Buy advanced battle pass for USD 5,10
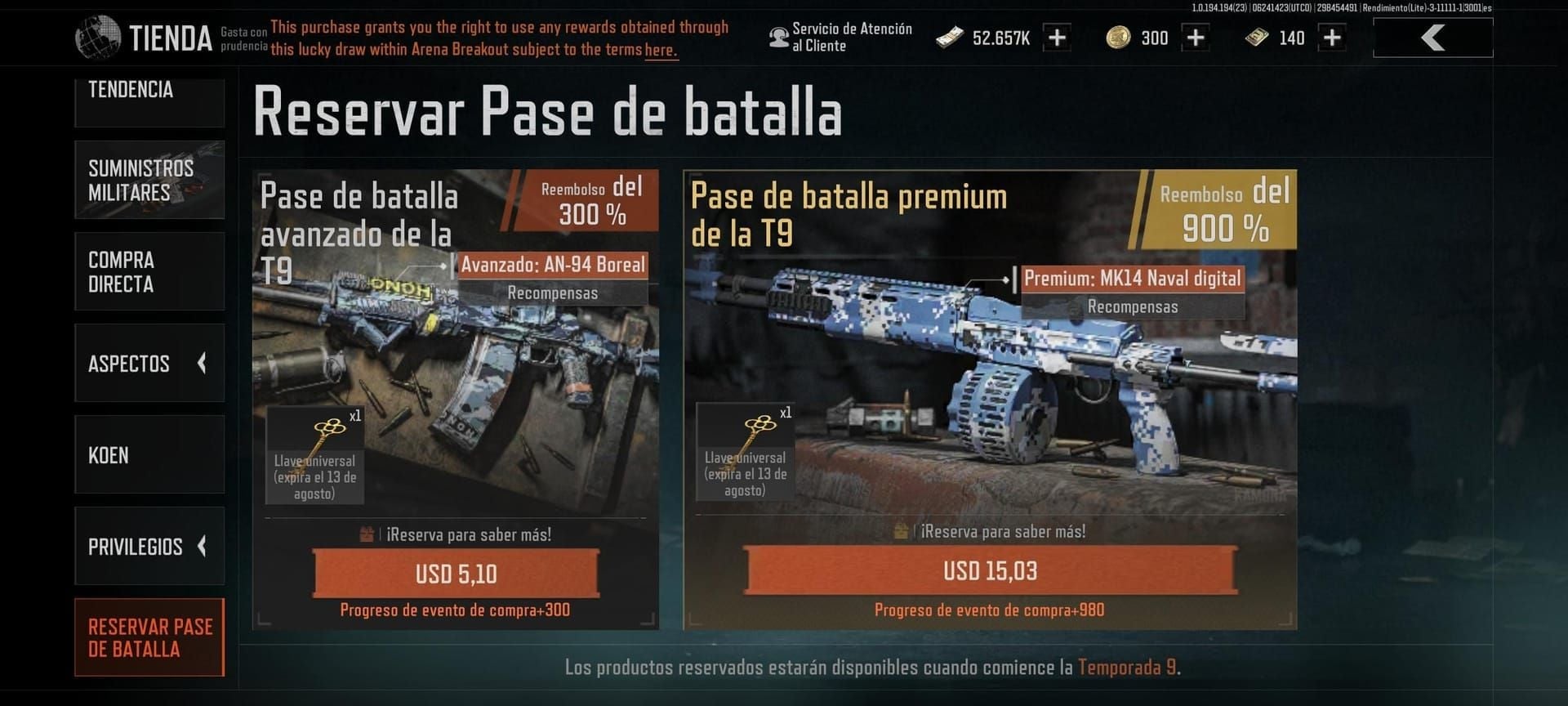This screenshot has width=1568, height=706. 456,573
